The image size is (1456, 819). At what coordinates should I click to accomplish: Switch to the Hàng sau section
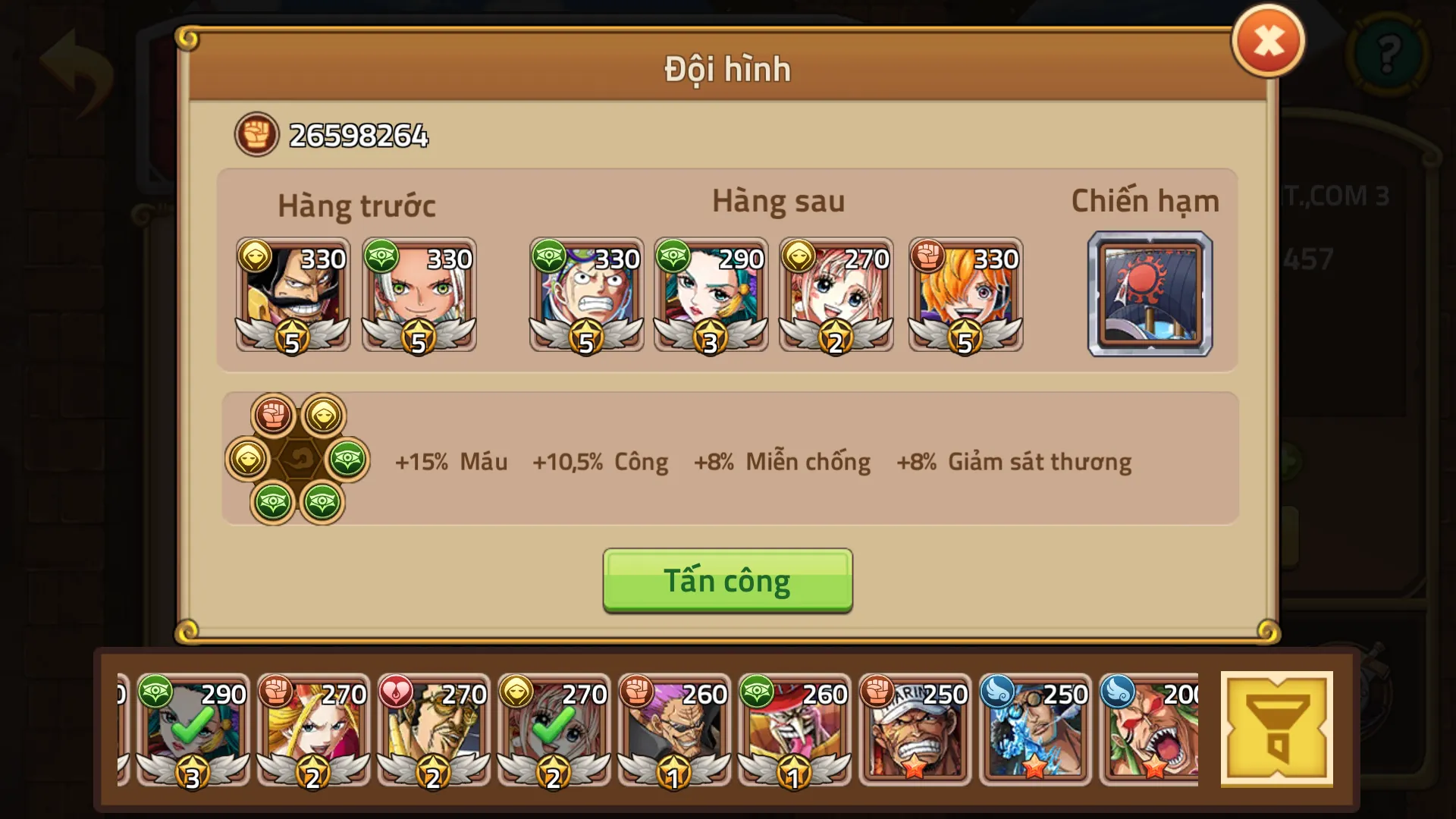[x=778, y=201]
